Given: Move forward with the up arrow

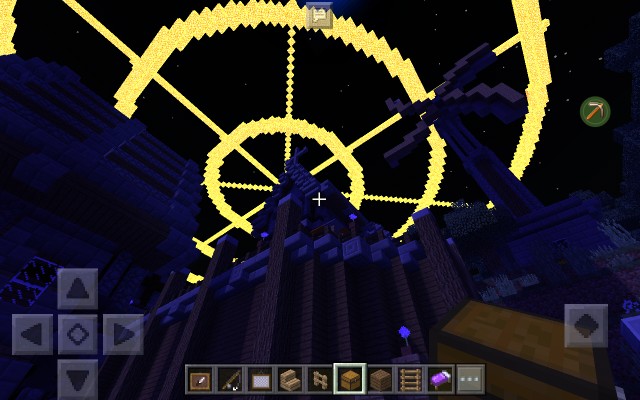Looking at the screenshot, I should tap(77, 290).
